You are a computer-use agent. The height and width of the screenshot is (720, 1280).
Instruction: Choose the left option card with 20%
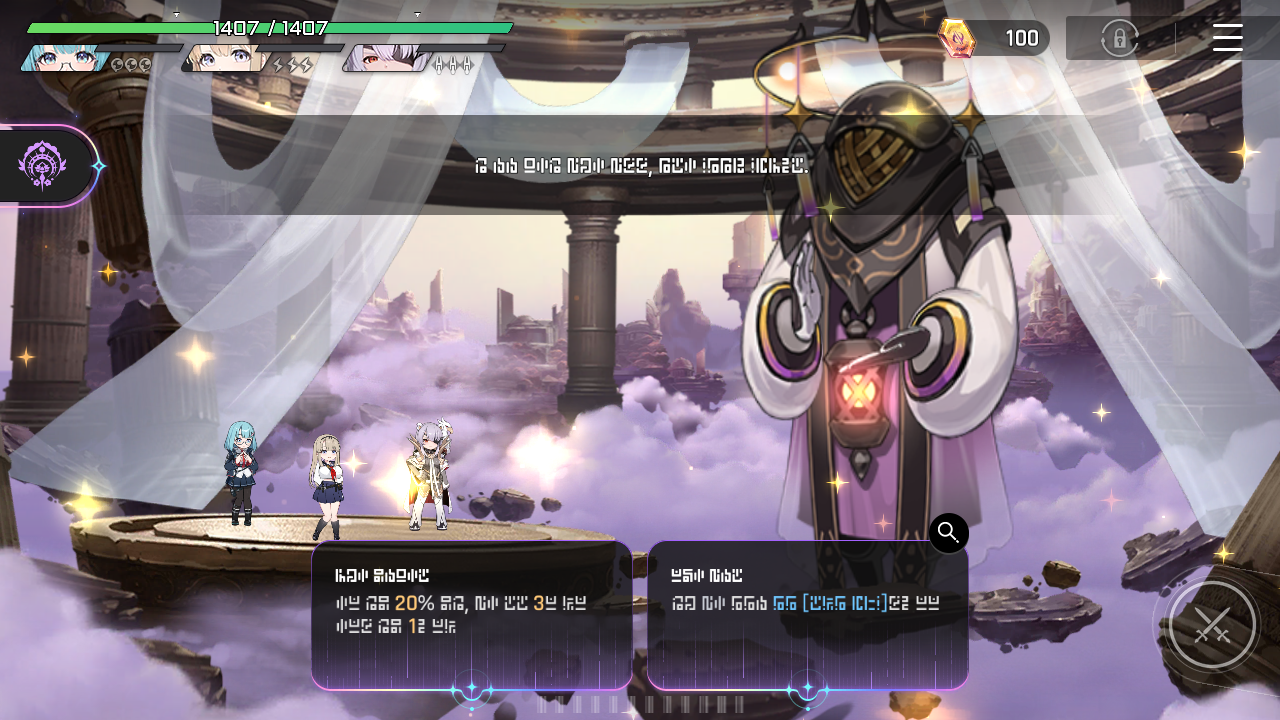(x=471, y=614)
